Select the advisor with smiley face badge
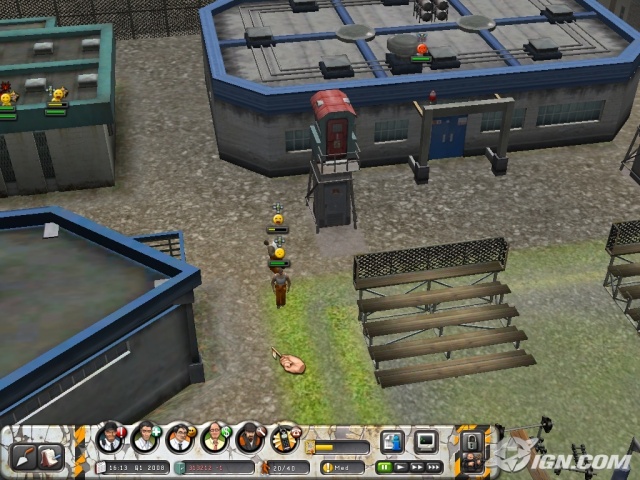 180,437
